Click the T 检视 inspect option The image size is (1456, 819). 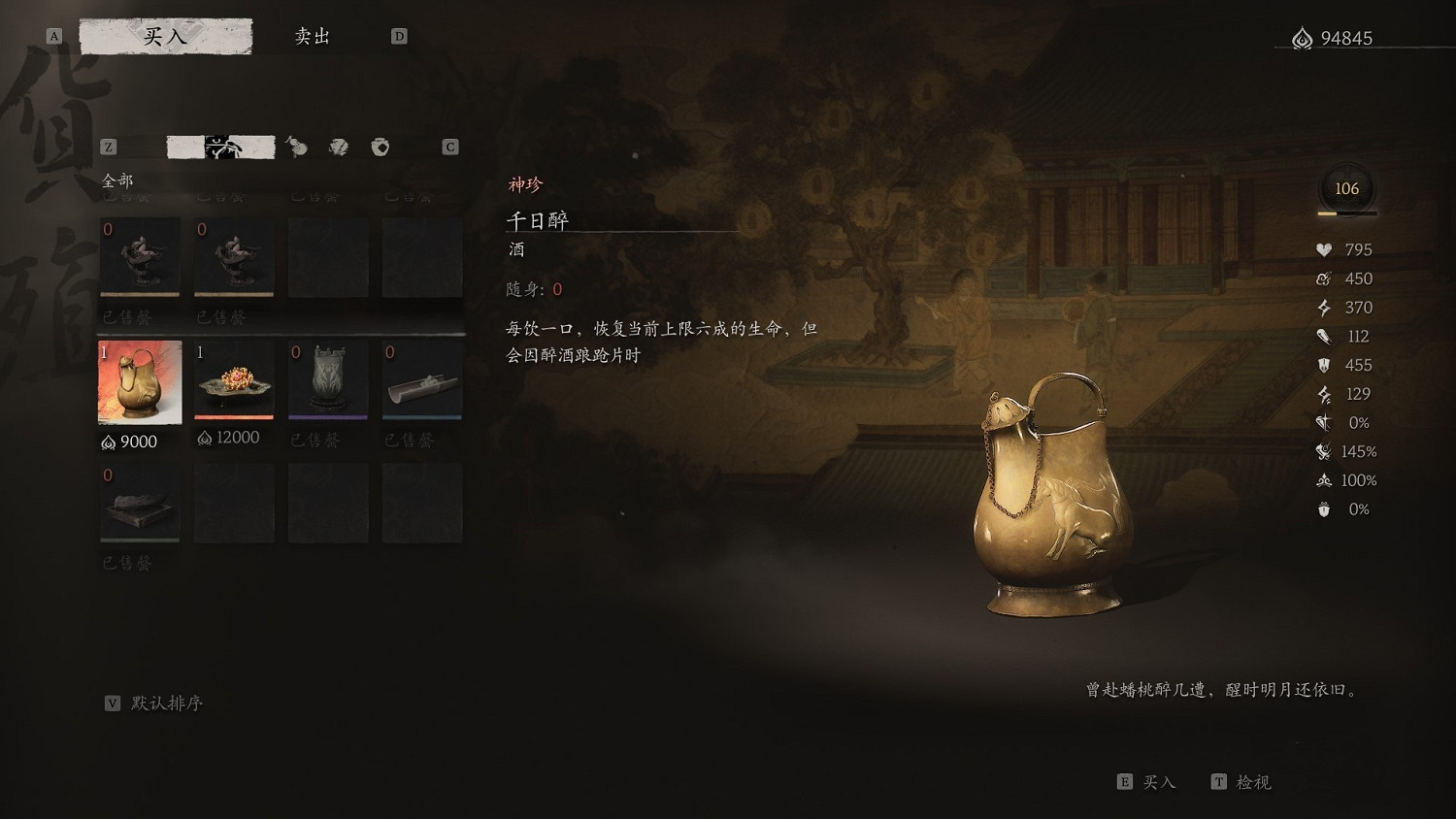pos(1241,782)
